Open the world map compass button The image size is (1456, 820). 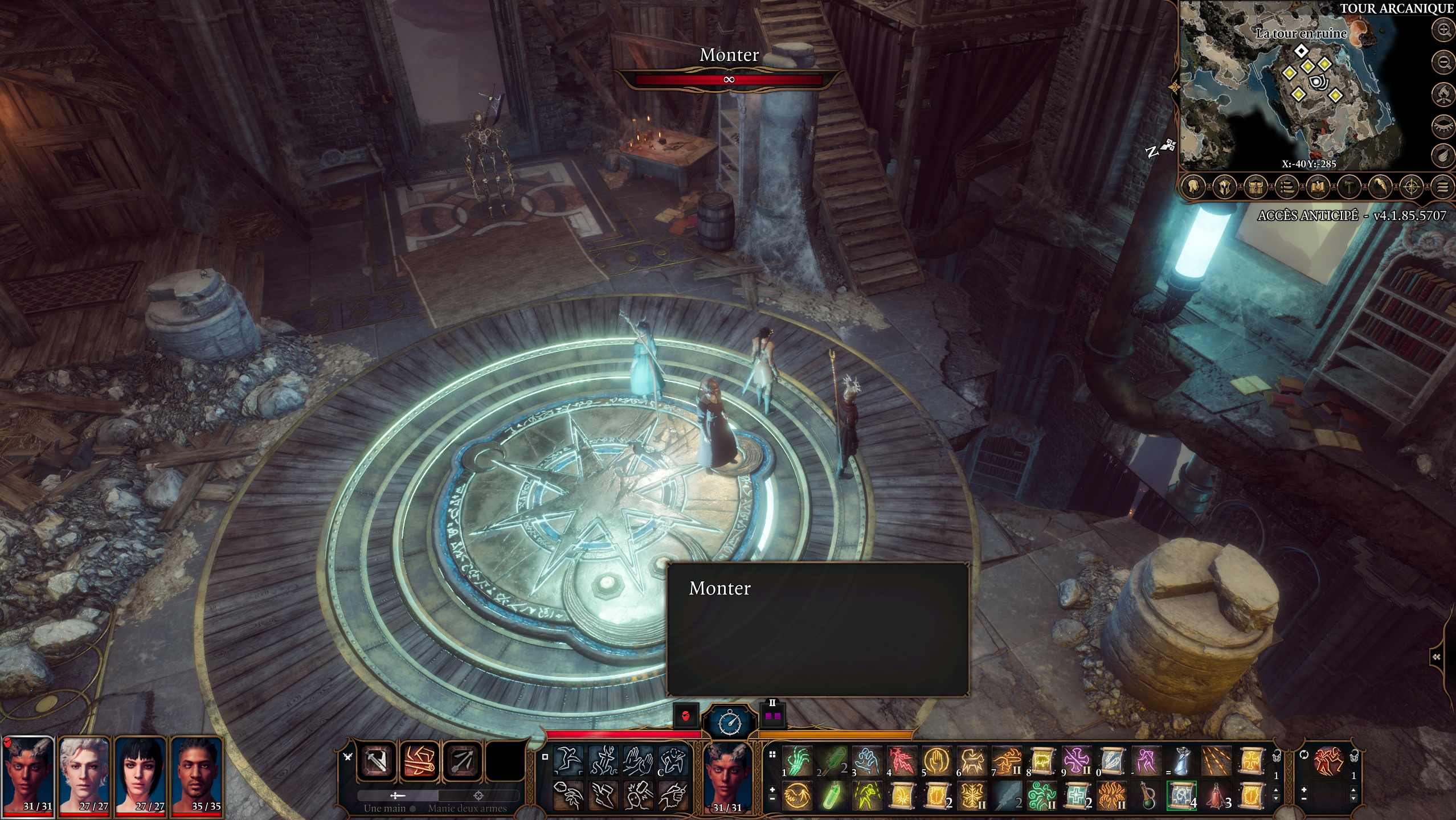pyautogui.click(x=1411, y=186)
